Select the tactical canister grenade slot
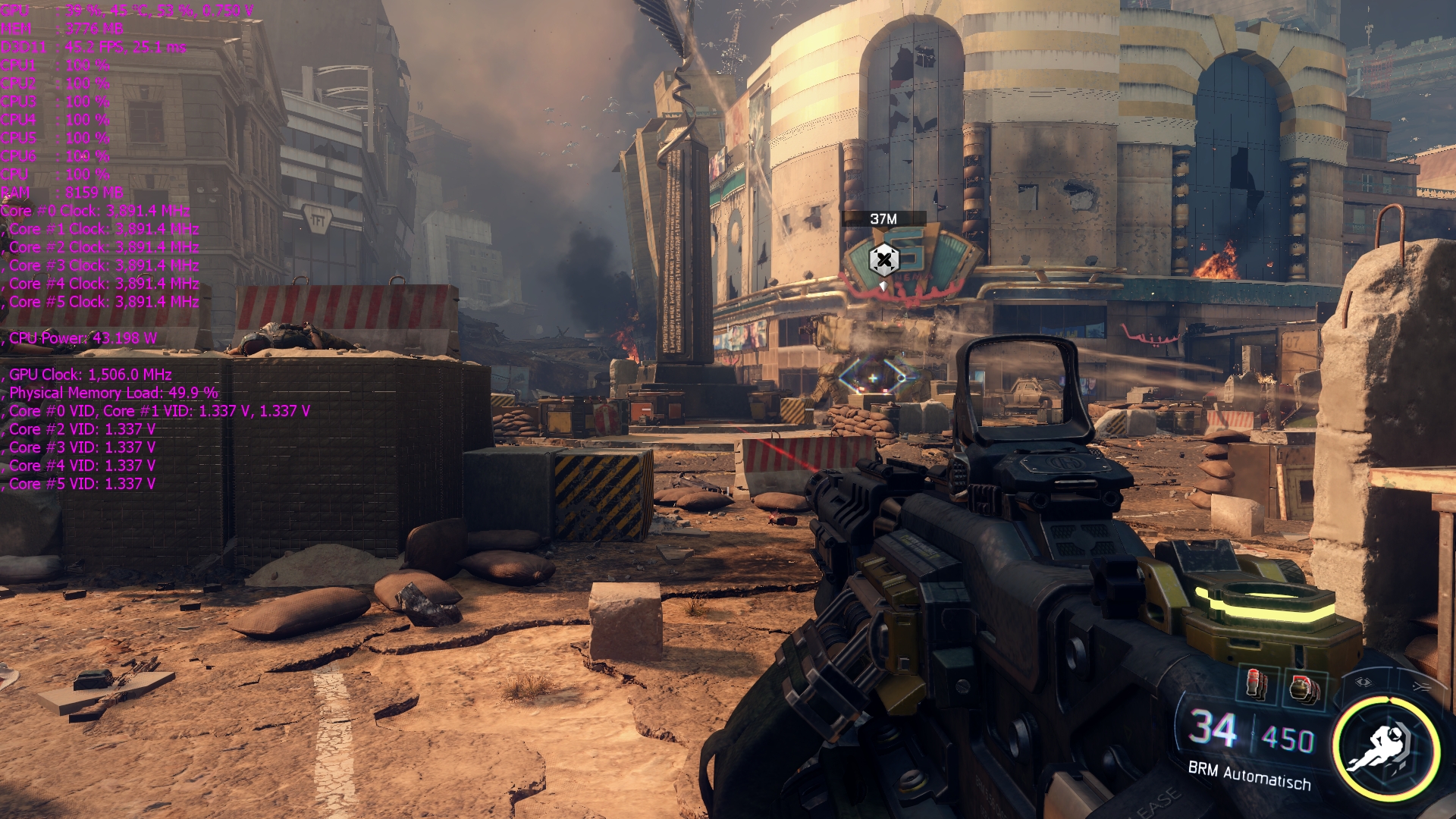Viewport: 1456px width, 819px height. pos(1257,685)
